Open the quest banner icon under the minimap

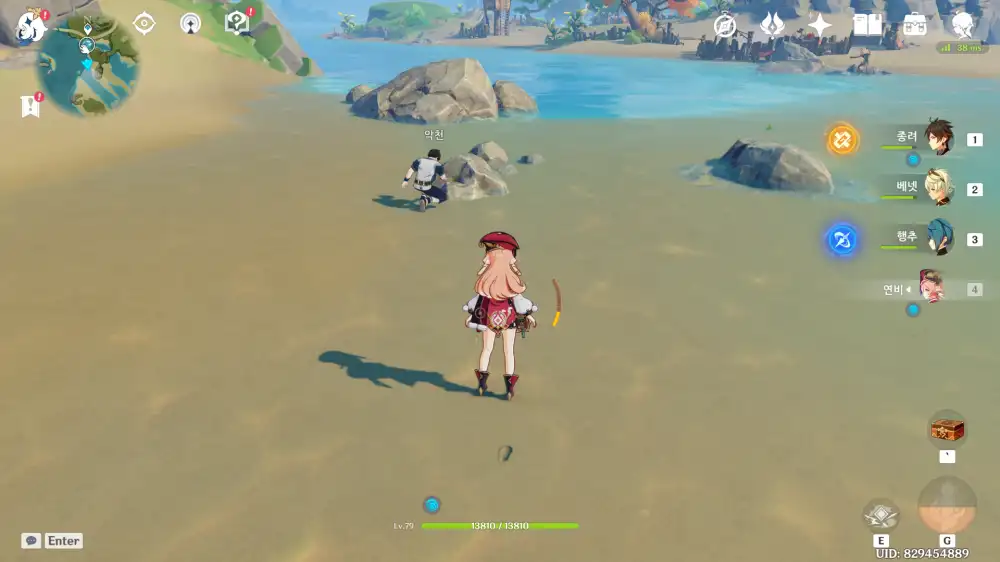click(30, 105)
